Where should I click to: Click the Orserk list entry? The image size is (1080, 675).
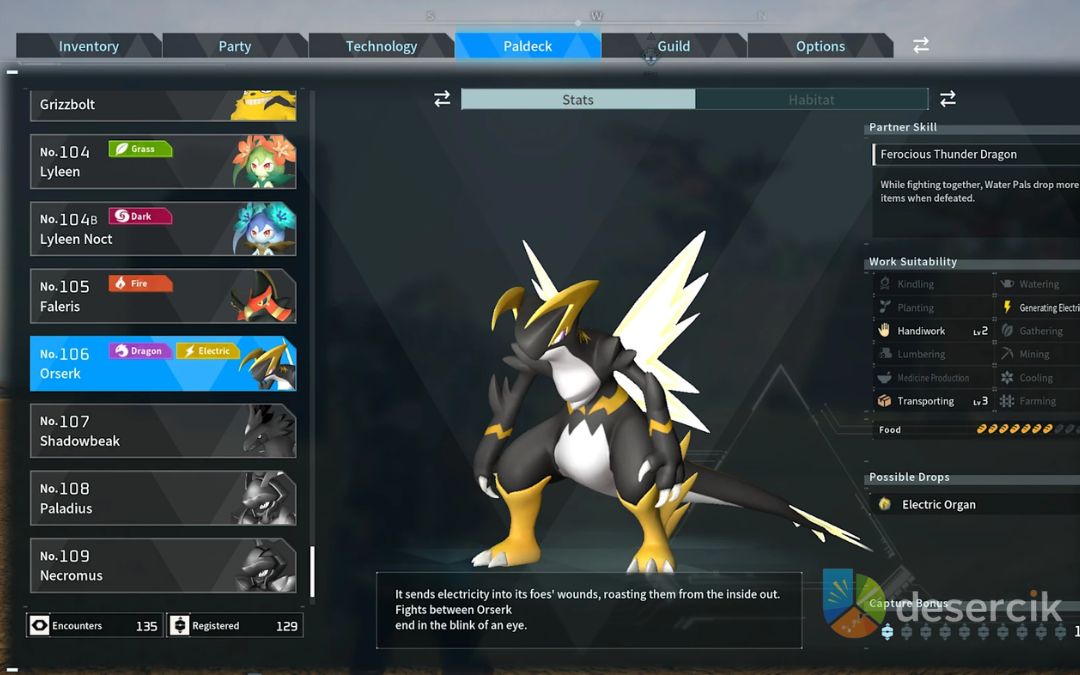[163, 363]
